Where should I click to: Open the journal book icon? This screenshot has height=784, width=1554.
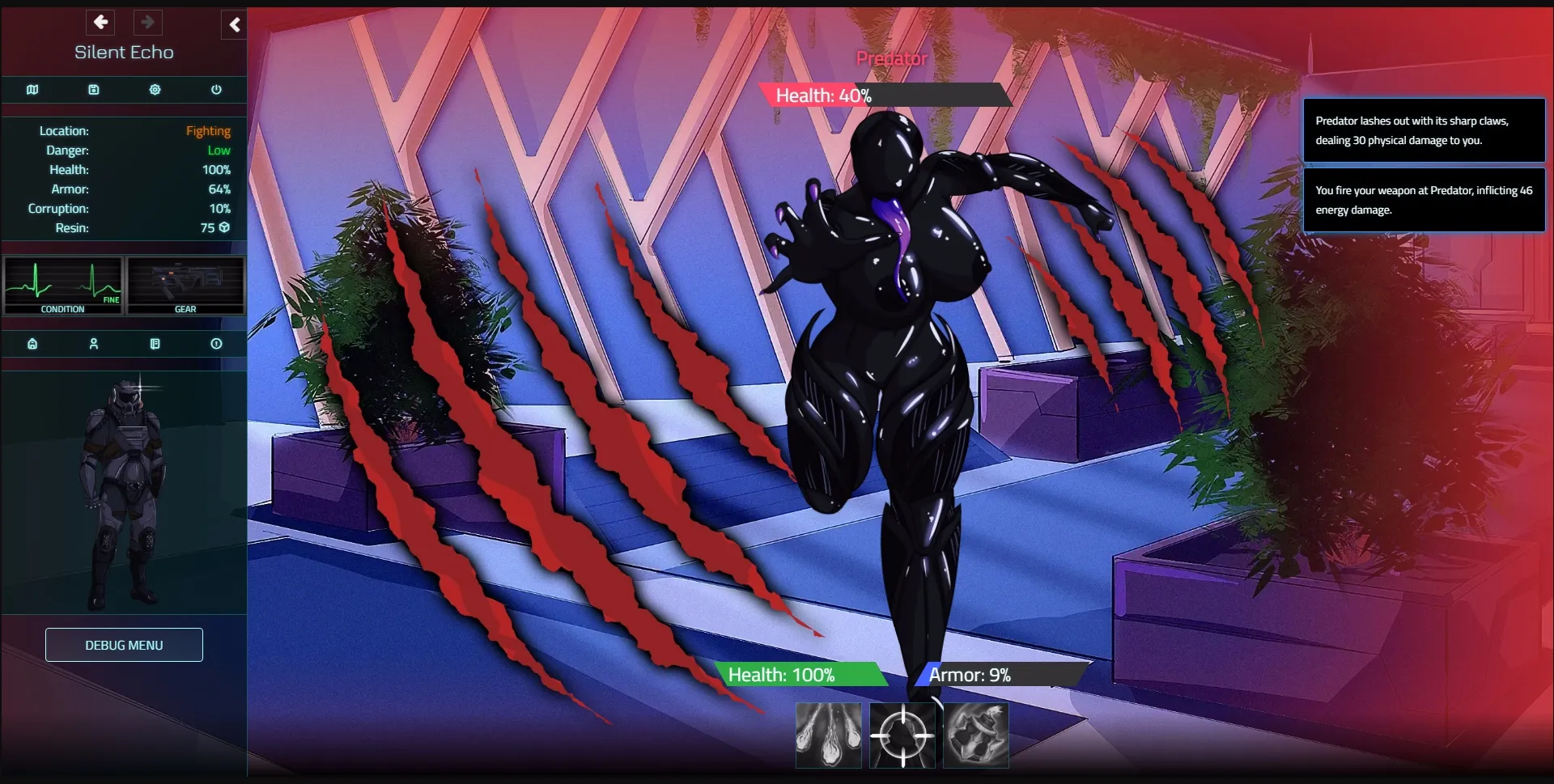(x=155, y=344)
